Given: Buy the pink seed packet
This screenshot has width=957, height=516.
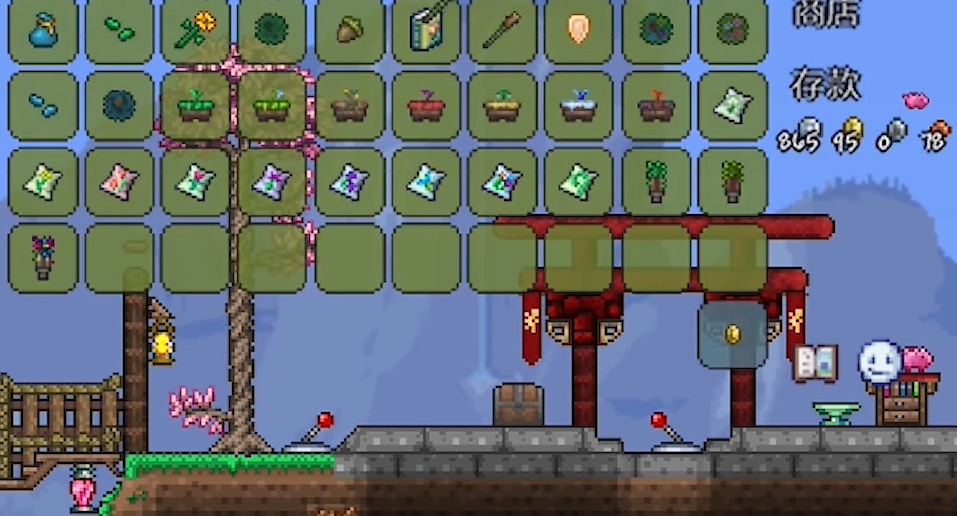Looking at the screenshot, I should coord(119,181).
